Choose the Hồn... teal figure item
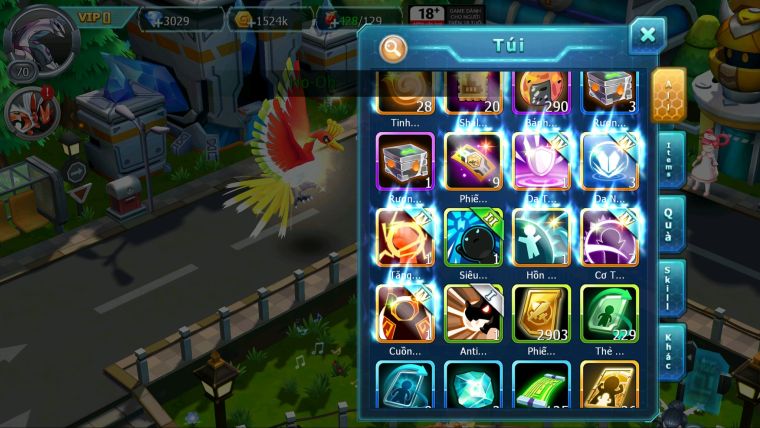Image resolution: width=760 pixels, height=428 pixels. tap(541, 237)
